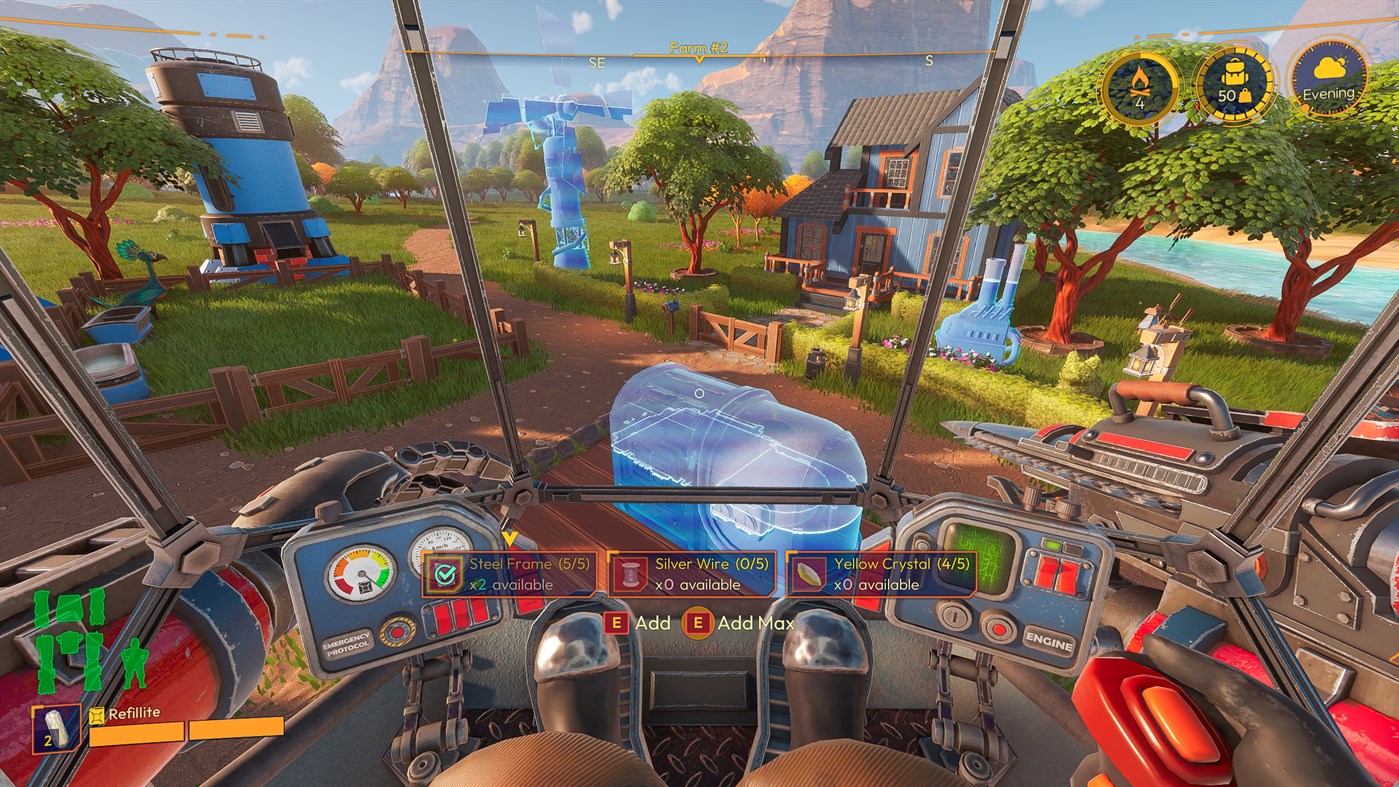
Task: Click the Refillite jerrycan icon
Action: (x=95, y=717)
